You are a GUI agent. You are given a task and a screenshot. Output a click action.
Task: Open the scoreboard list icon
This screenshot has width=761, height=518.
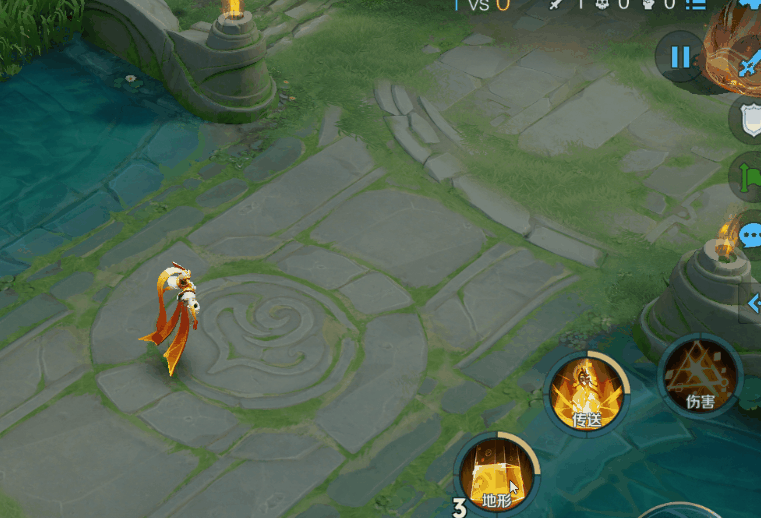point(696,5)
